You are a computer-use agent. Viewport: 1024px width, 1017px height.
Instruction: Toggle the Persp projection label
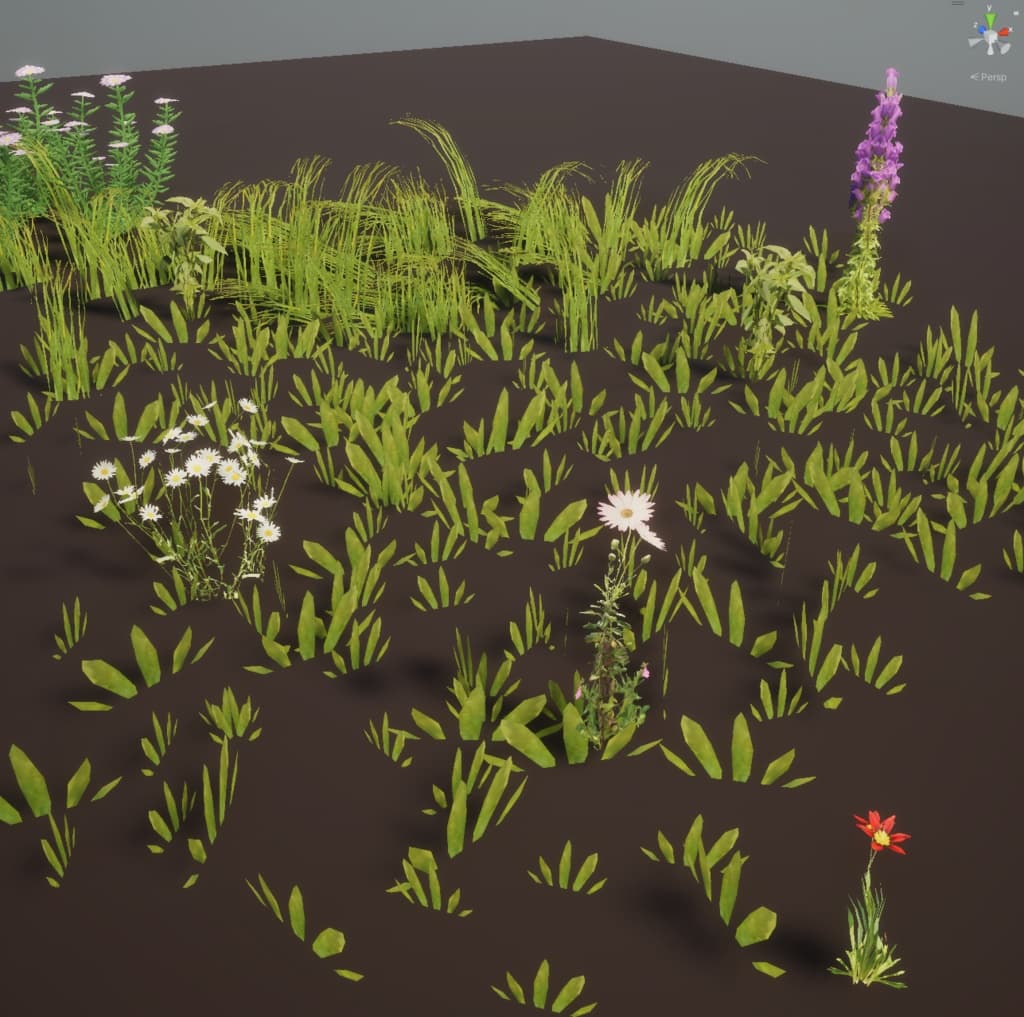pyautogui.click(x=992, y=77)
